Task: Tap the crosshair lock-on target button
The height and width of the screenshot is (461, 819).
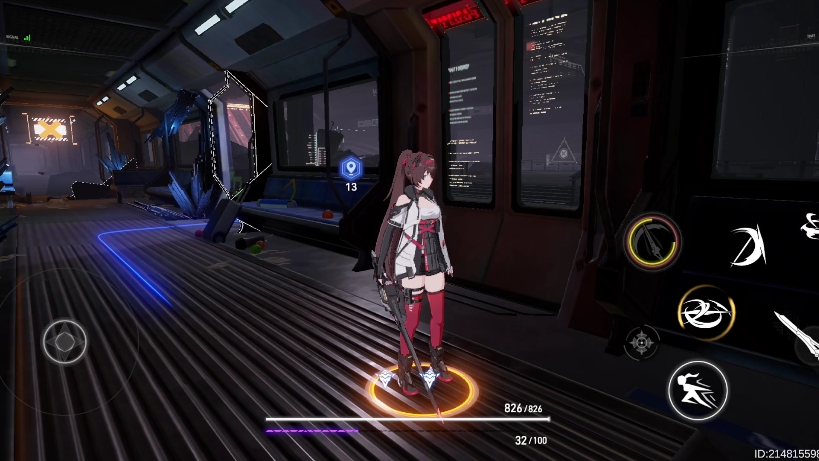Action: pos(641,342)
